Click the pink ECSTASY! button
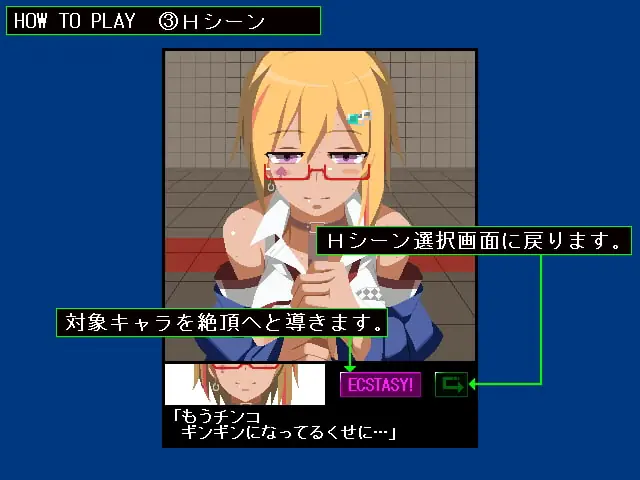The image size is (640, 480). 380,385
